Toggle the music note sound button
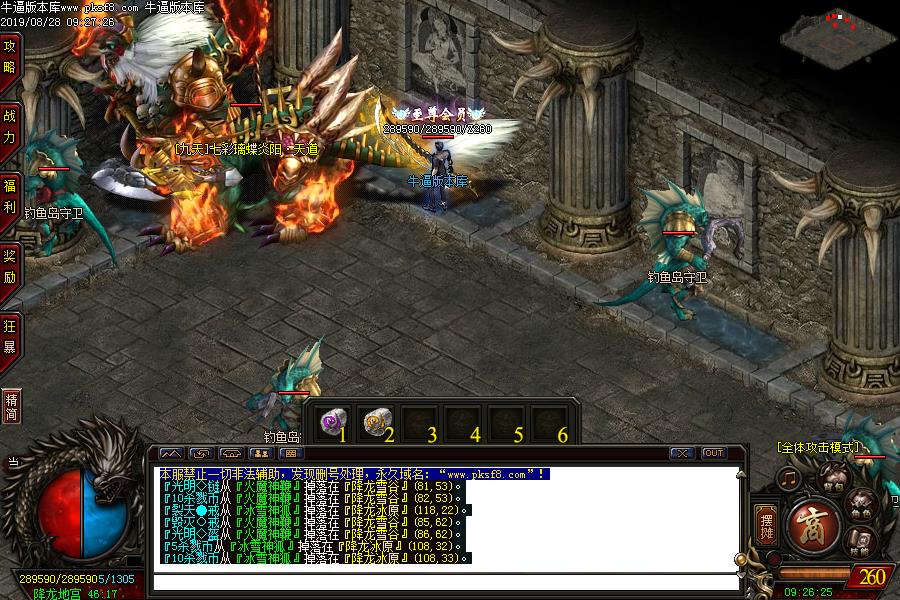Screen dimensions: 900x600 (x=790, y=477)
